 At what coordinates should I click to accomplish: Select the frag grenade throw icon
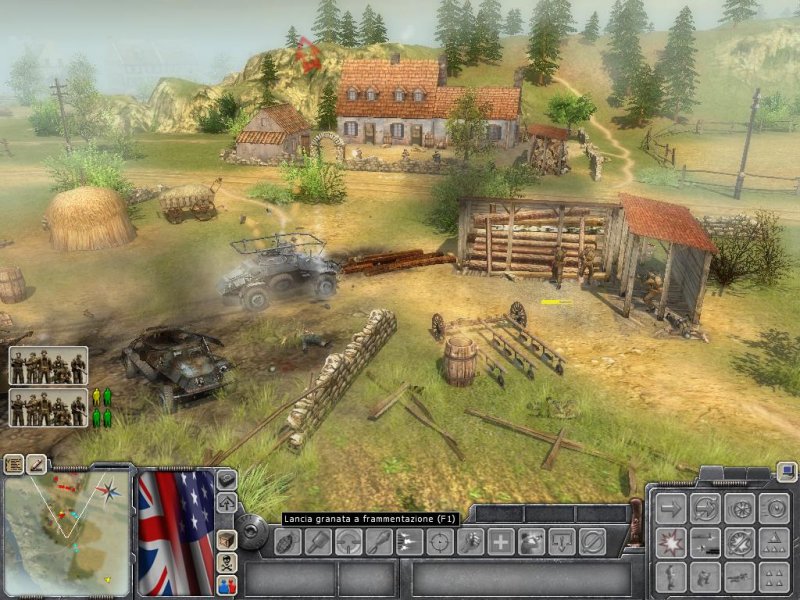tap(287, 542)
